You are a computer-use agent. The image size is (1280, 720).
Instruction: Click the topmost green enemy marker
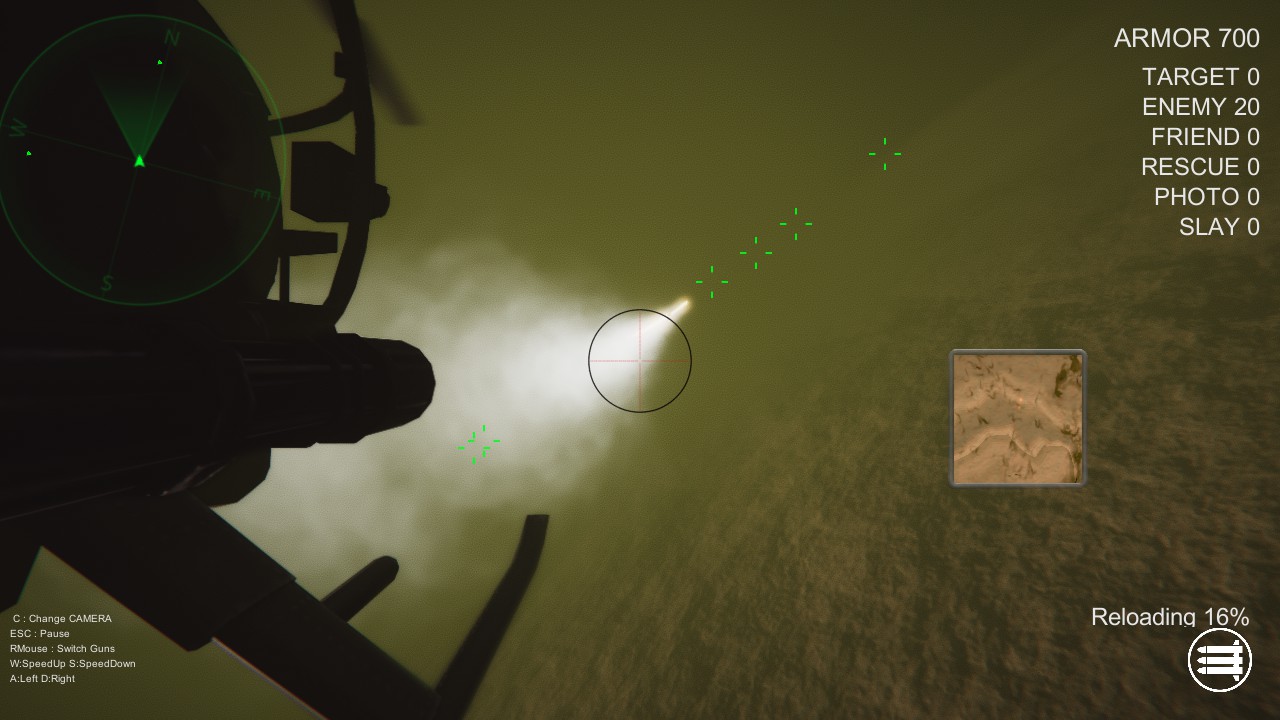pos(883,153)
